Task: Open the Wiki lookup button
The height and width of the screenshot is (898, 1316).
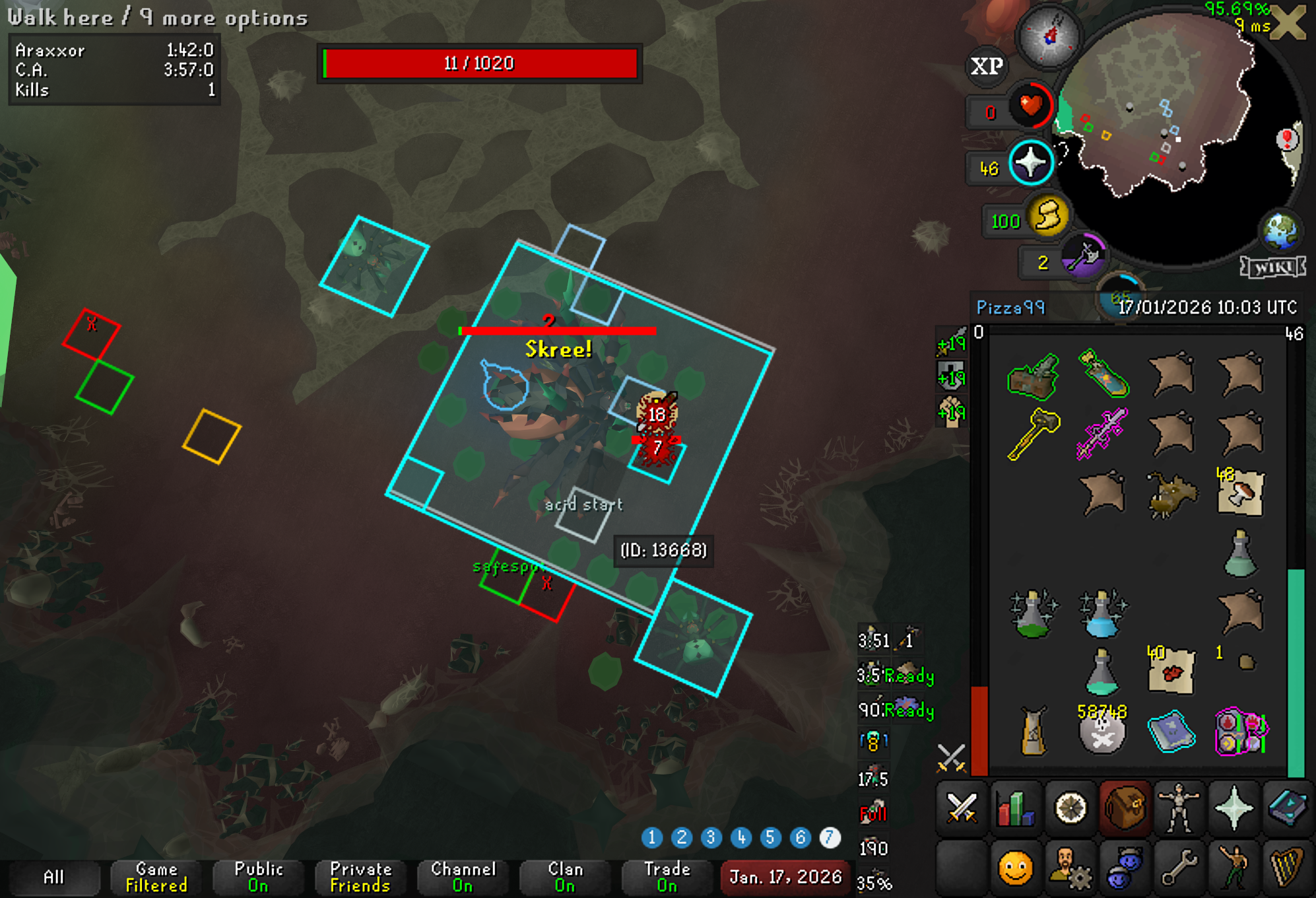Action: (x=1272, y=267)
